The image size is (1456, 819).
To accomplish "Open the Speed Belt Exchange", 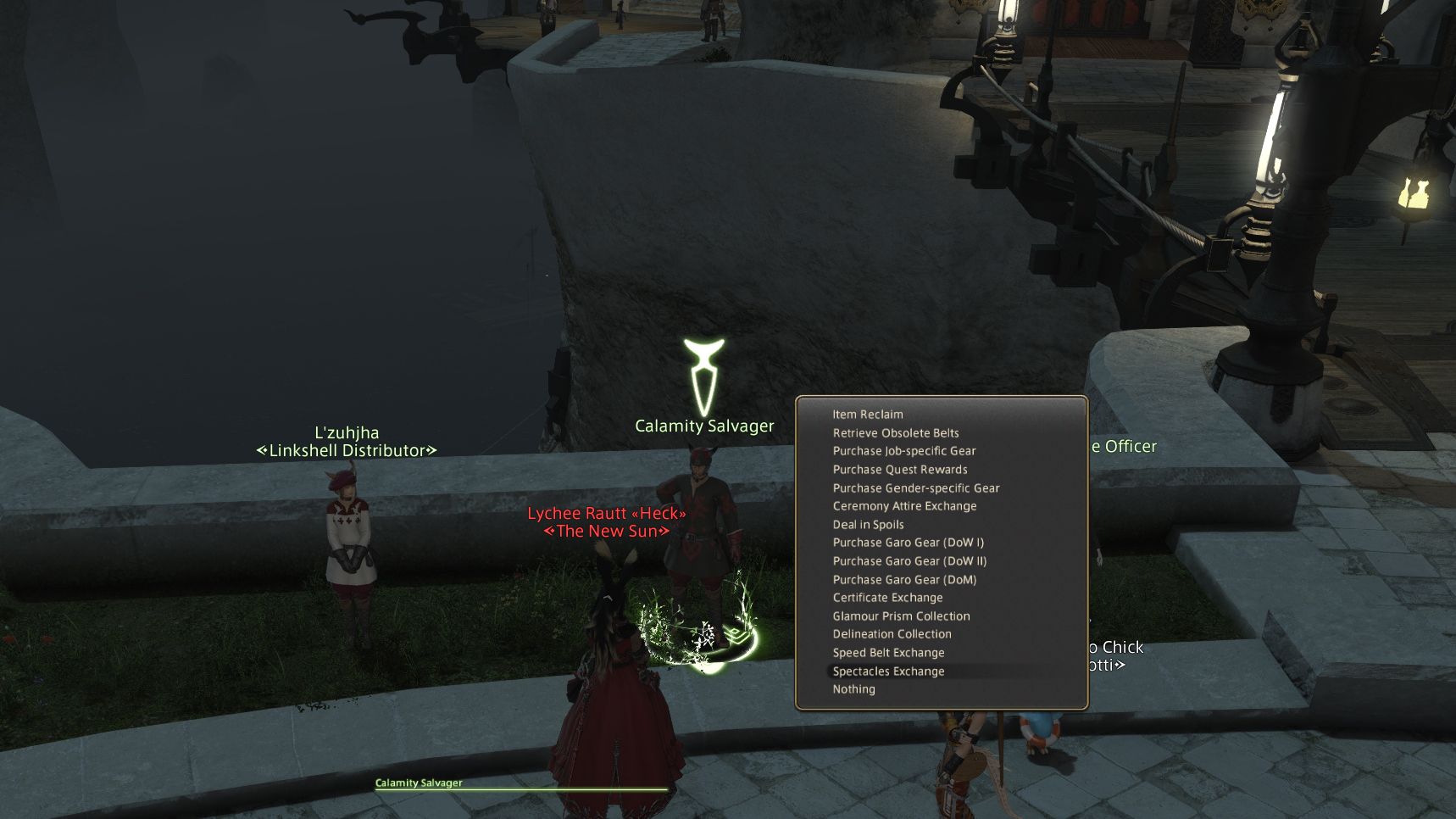I will click(889, 653).
